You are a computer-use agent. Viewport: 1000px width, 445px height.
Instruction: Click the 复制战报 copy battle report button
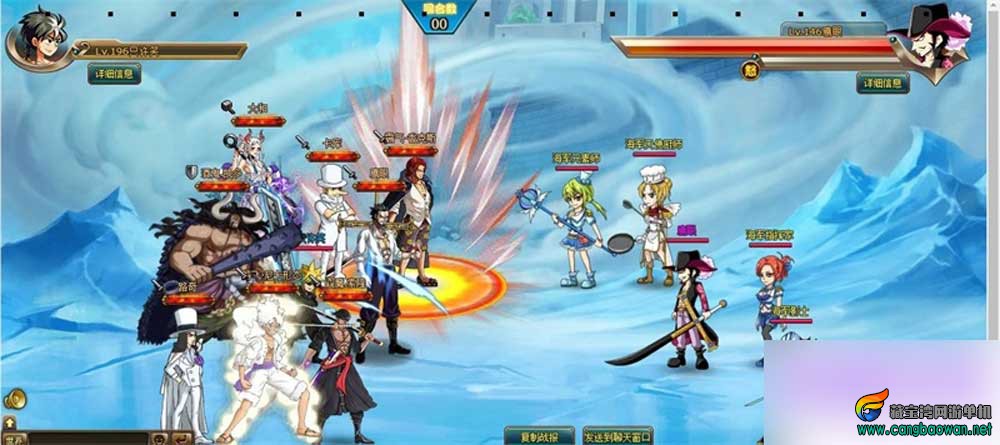[x=539, y=436]
